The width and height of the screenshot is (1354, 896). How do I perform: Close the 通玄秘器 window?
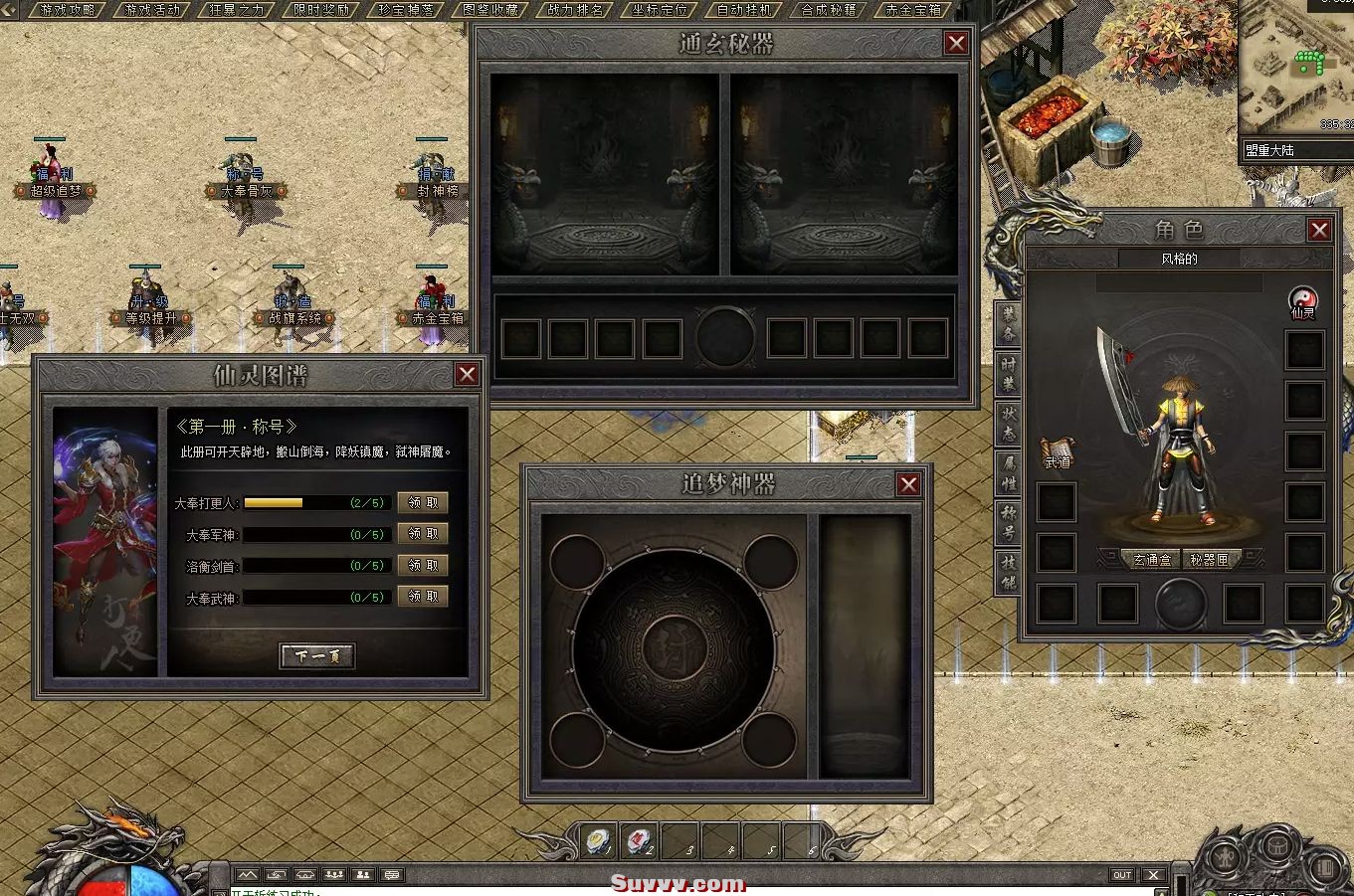click(956, 43)
